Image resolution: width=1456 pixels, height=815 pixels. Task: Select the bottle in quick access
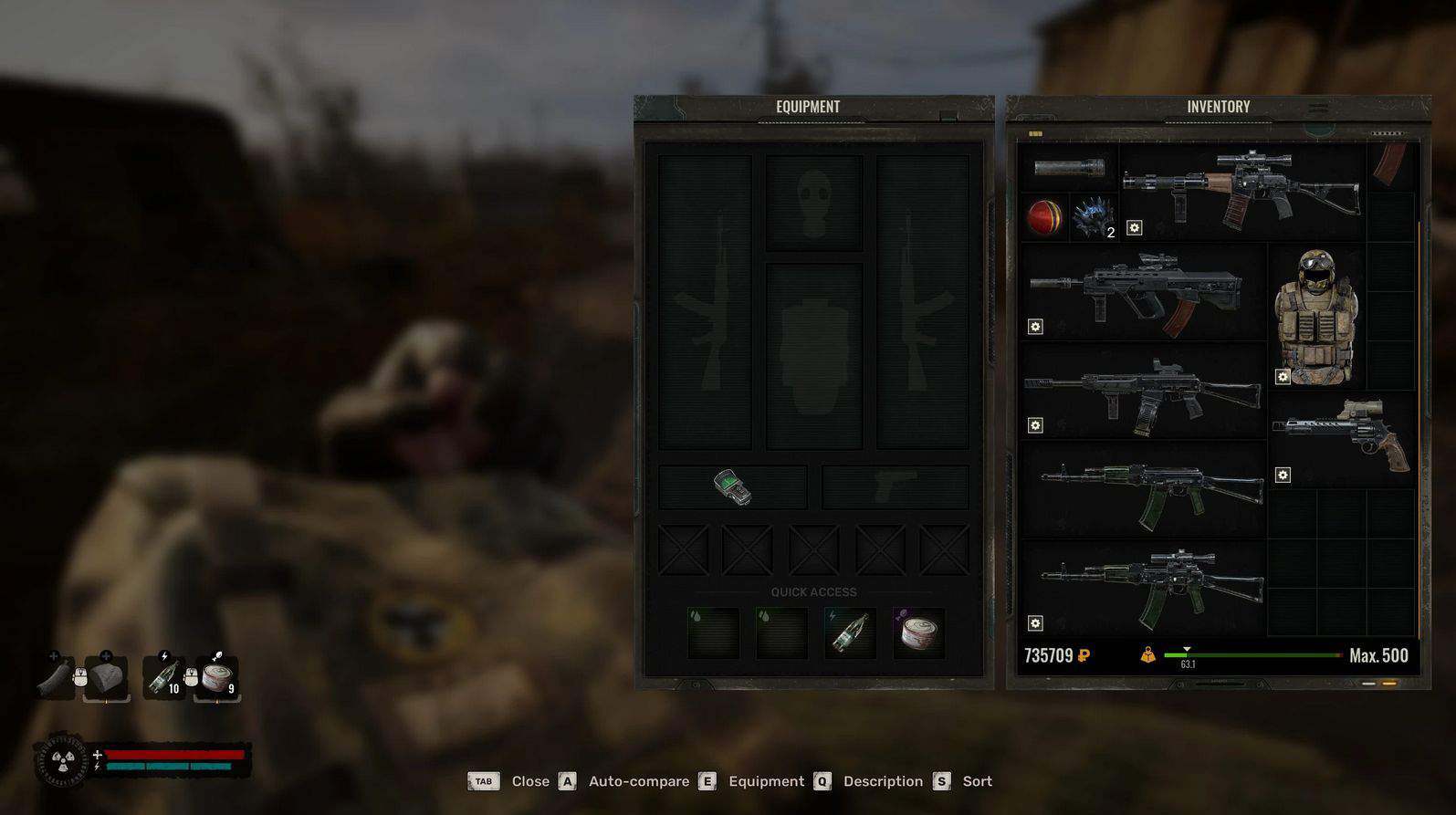pos(850,632)
